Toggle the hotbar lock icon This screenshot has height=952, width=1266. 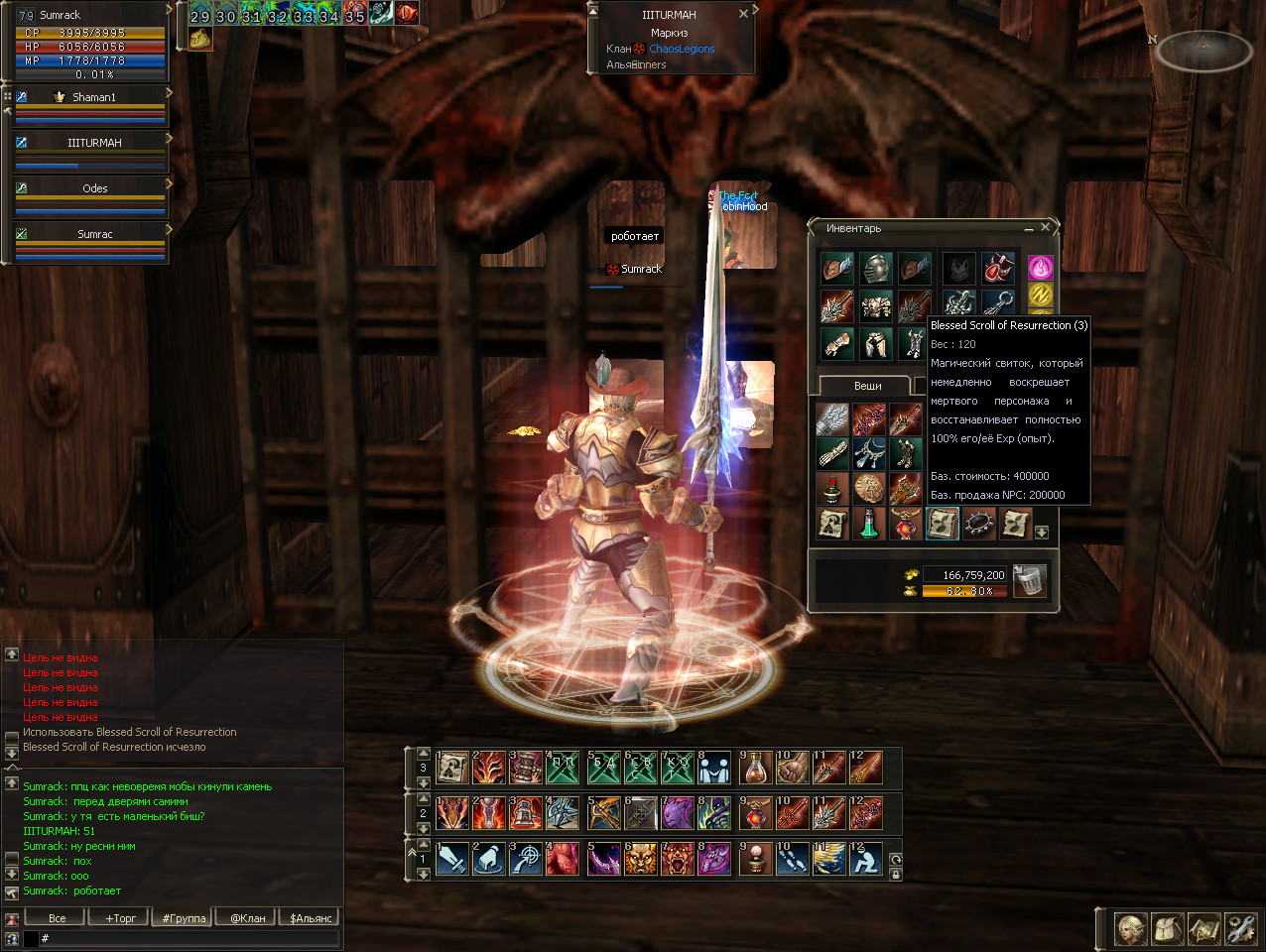[896, 875]
